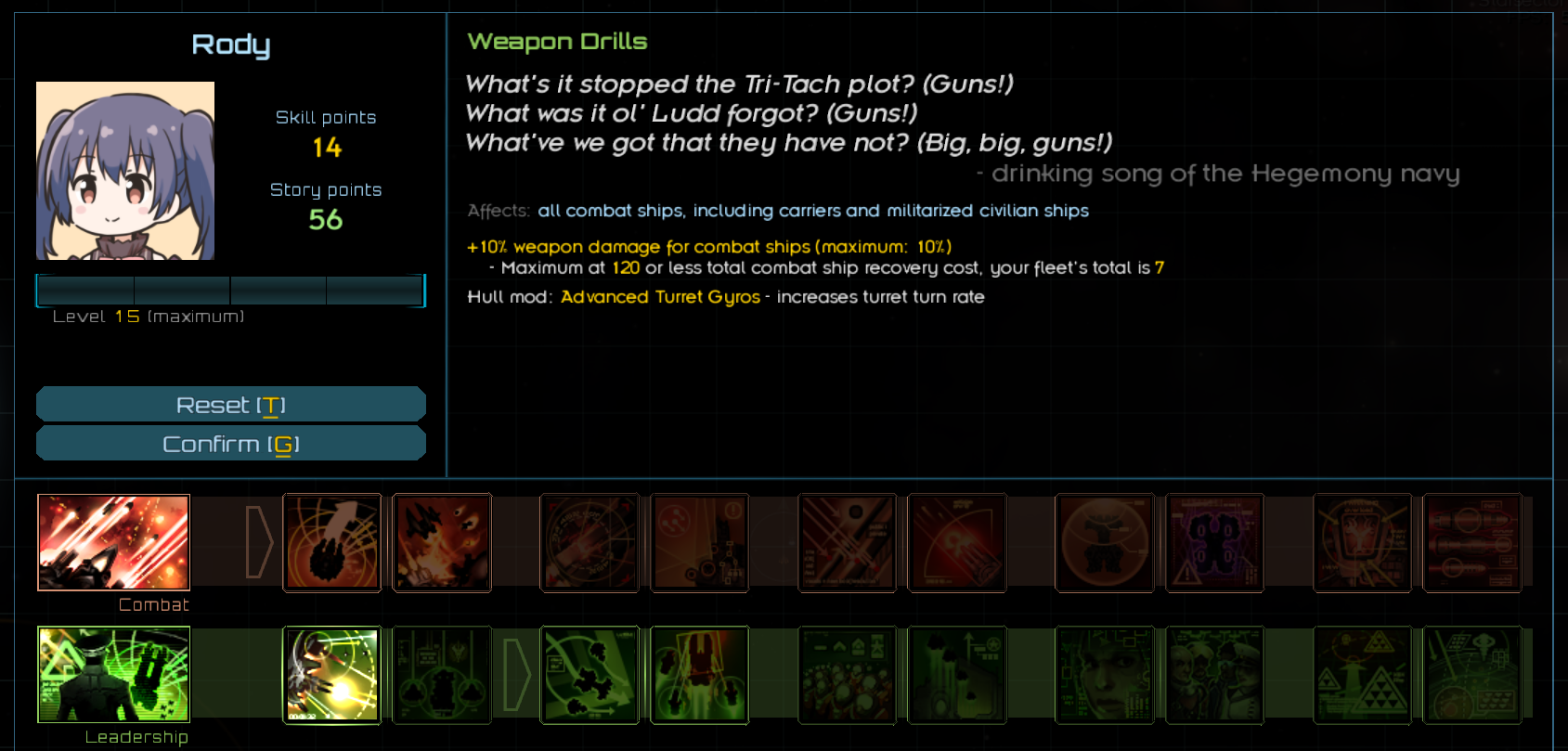Click the Level 15 progress bar
Viewport: 1568px width, 751px height.
(x=230, y=290)
